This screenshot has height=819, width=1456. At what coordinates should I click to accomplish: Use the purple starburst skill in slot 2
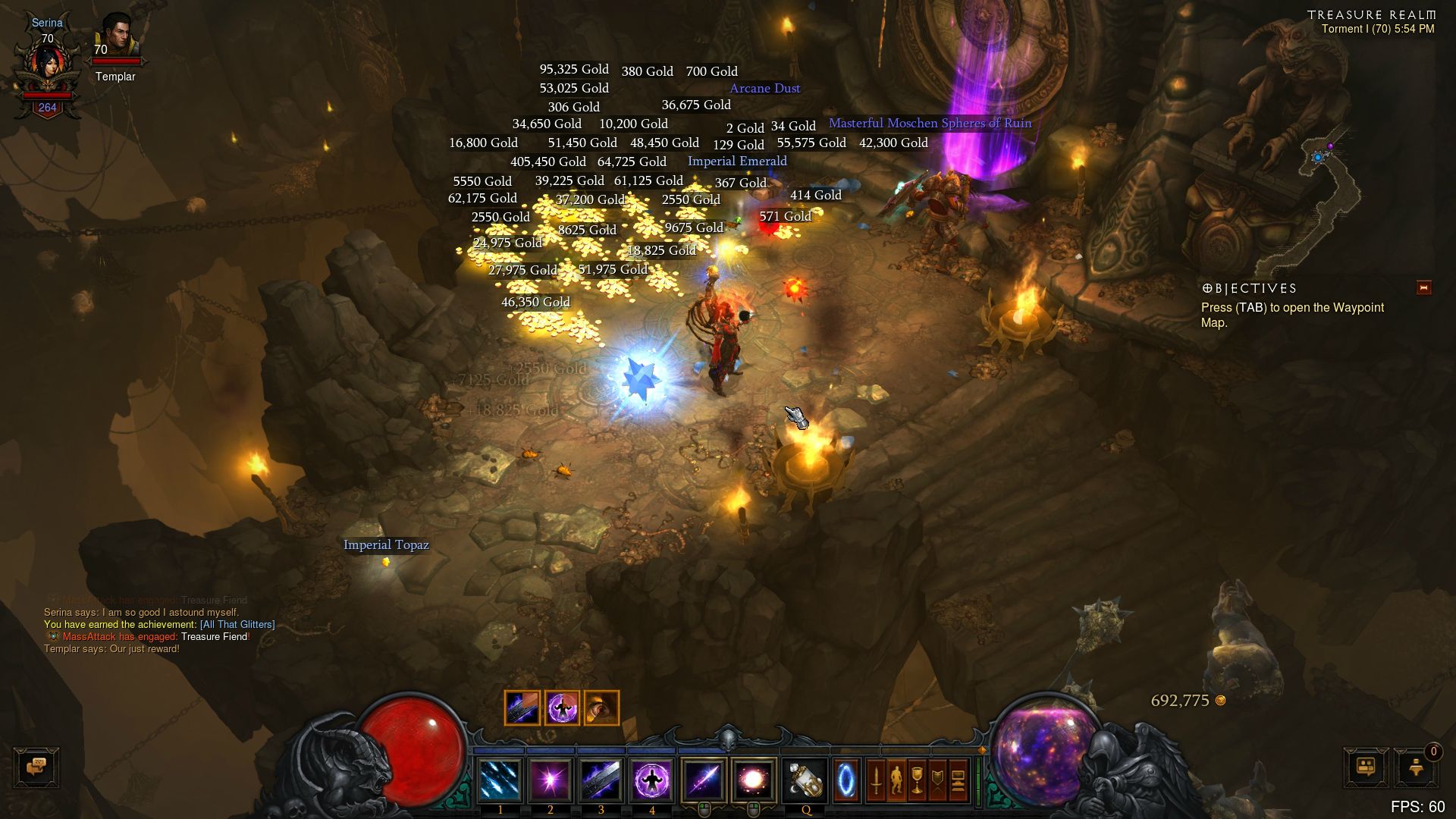pyautogui.click(x=551, y=780)
